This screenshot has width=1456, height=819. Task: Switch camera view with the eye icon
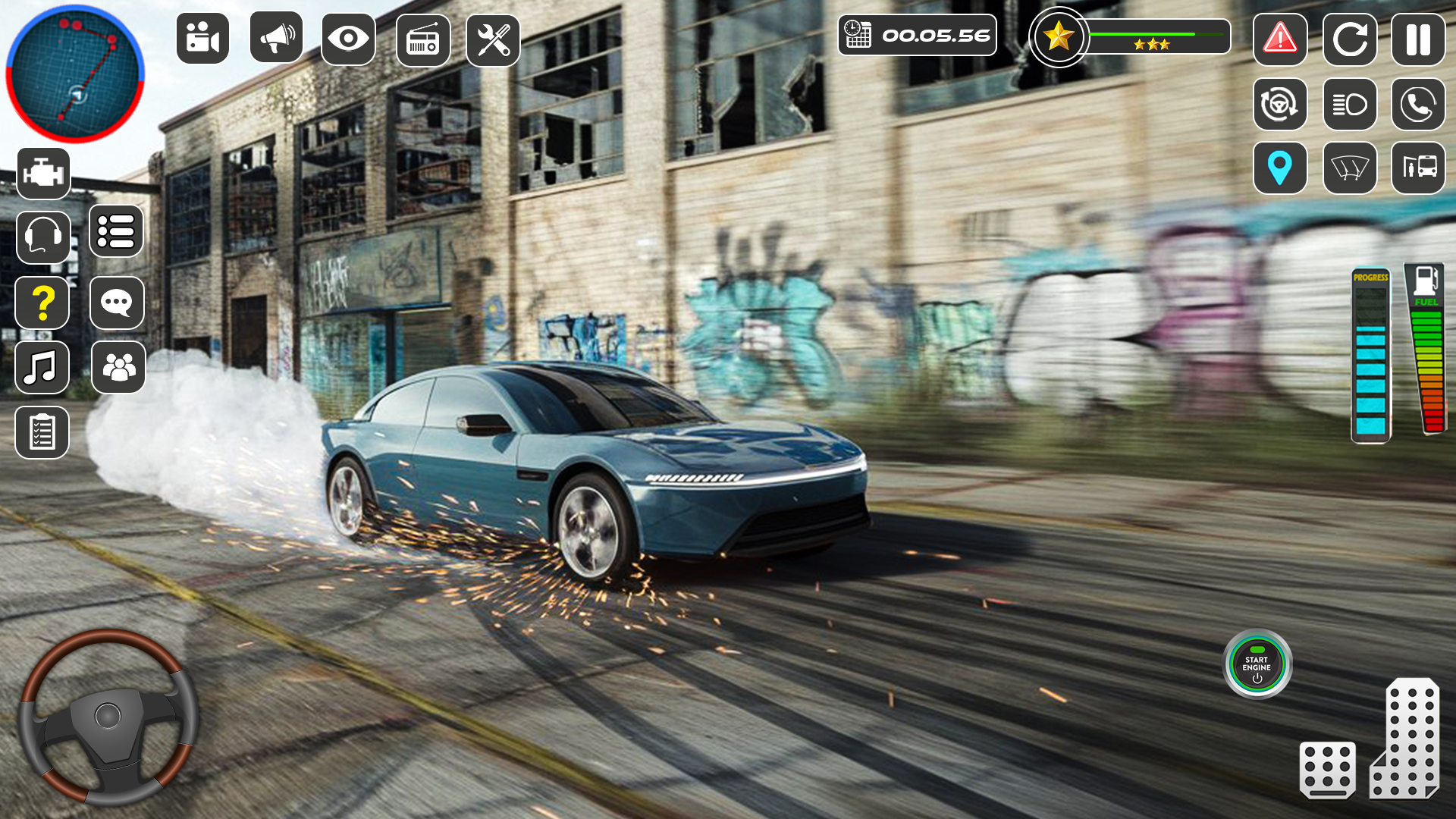[348, 39]
